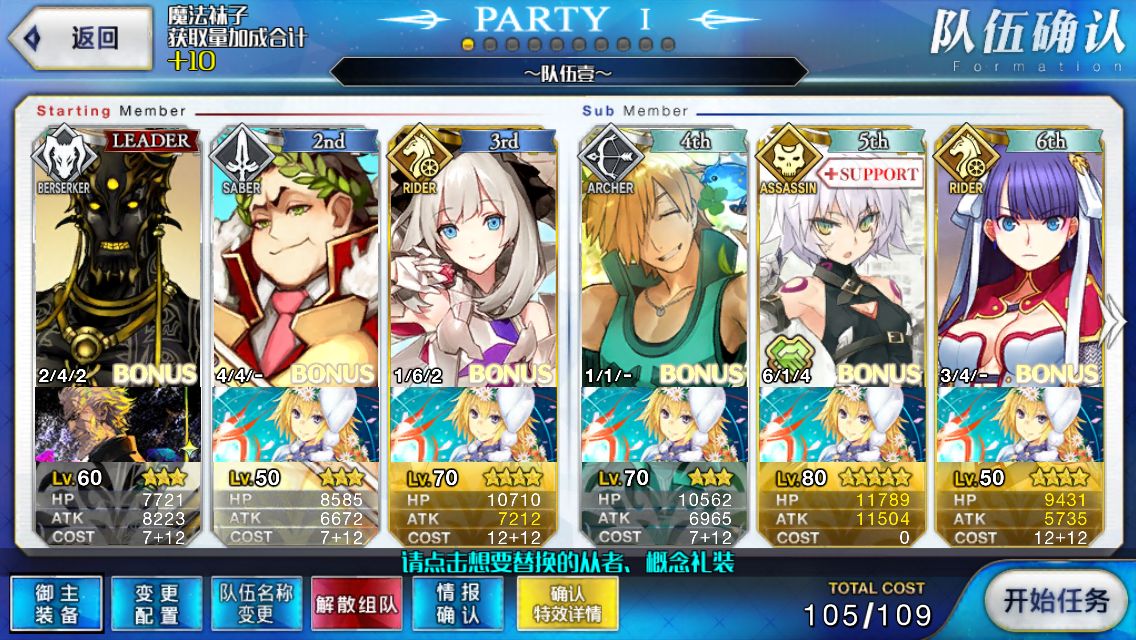Select the leader's craft essence card
The height and width of the screenshot is (640, 1136).
pos(118,424)
